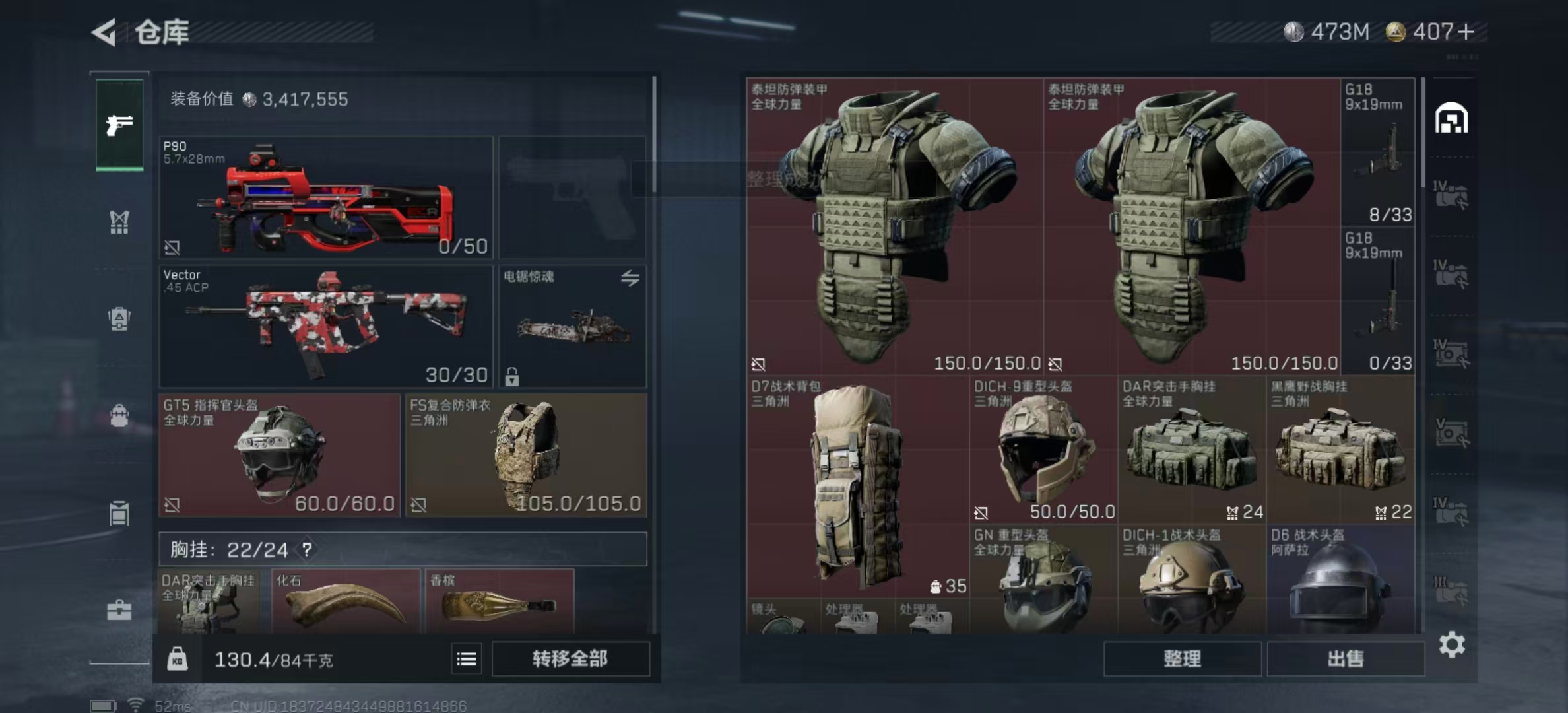This screenshot has height=713, width=1568.
Task: Click the 转移全部 button
Action: tap(570, 659)
